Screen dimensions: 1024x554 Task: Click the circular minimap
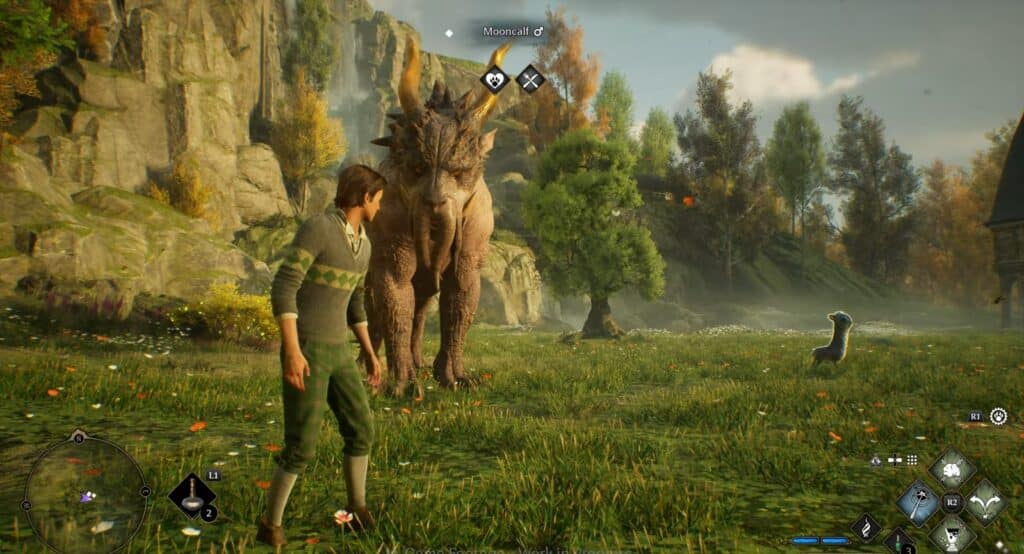(85, 492)
